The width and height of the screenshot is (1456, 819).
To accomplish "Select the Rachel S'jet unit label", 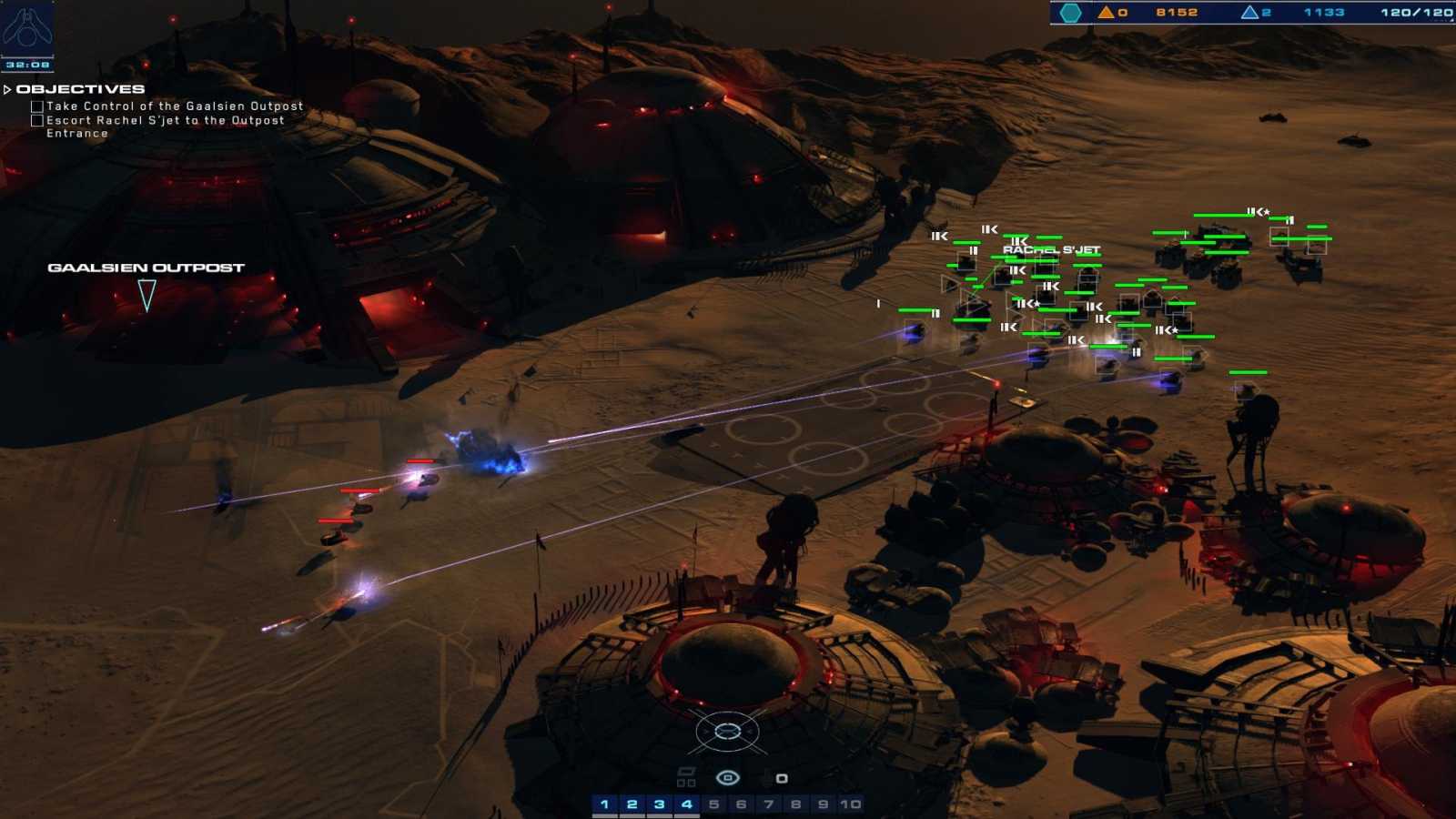I will [x=1051, y=249].
